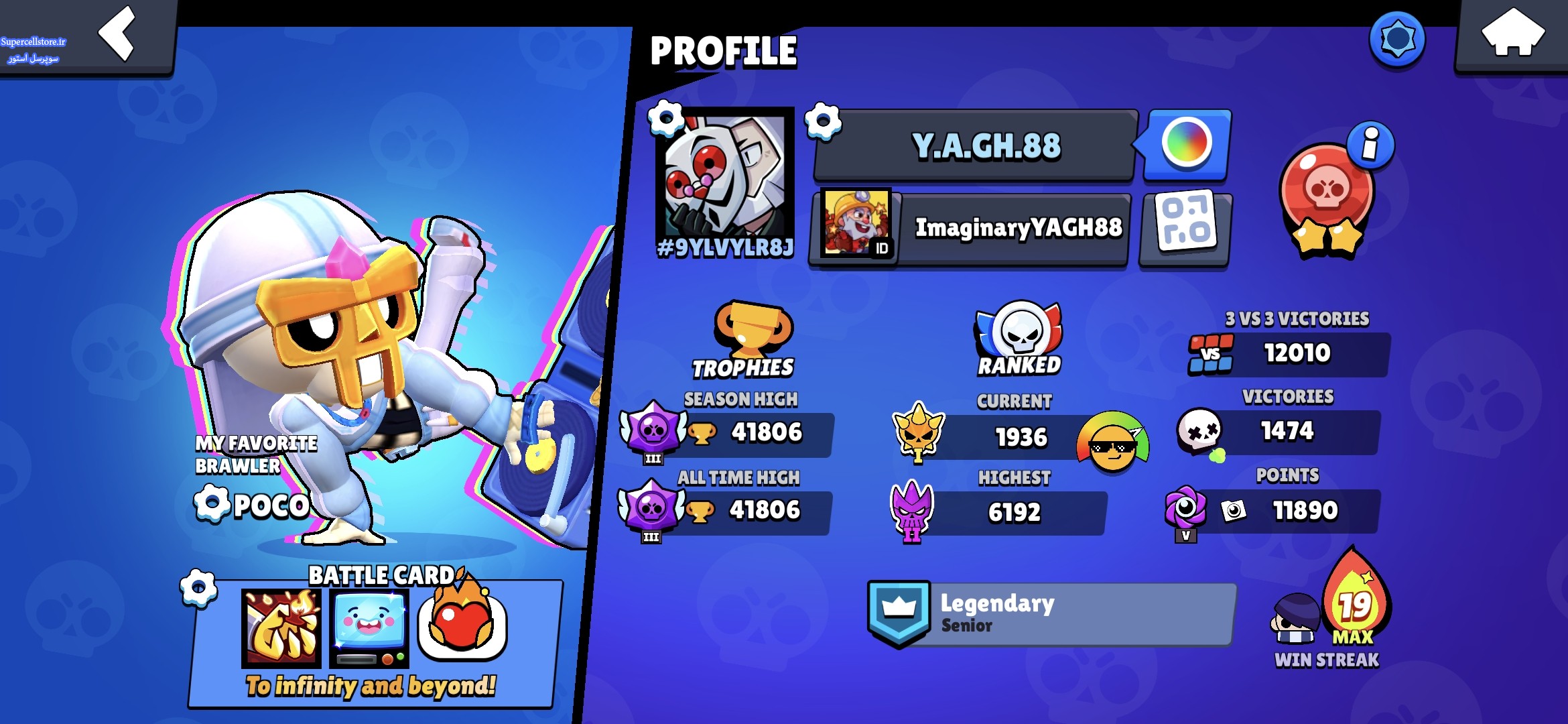Return to the home screen

click(1512, 34)
